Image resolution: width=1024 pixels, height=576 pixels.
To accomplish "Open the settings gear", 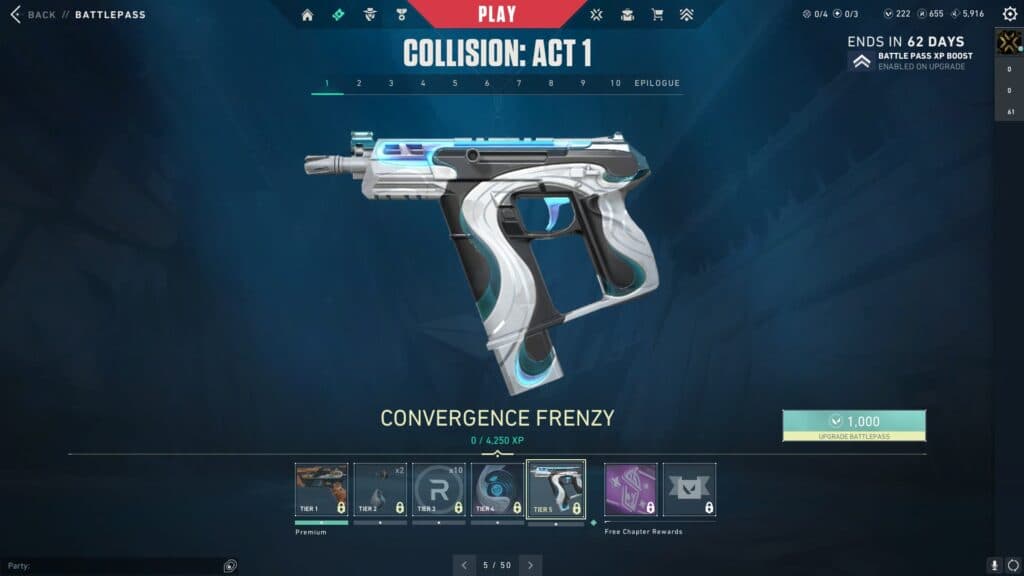I will coord(1008,15).
